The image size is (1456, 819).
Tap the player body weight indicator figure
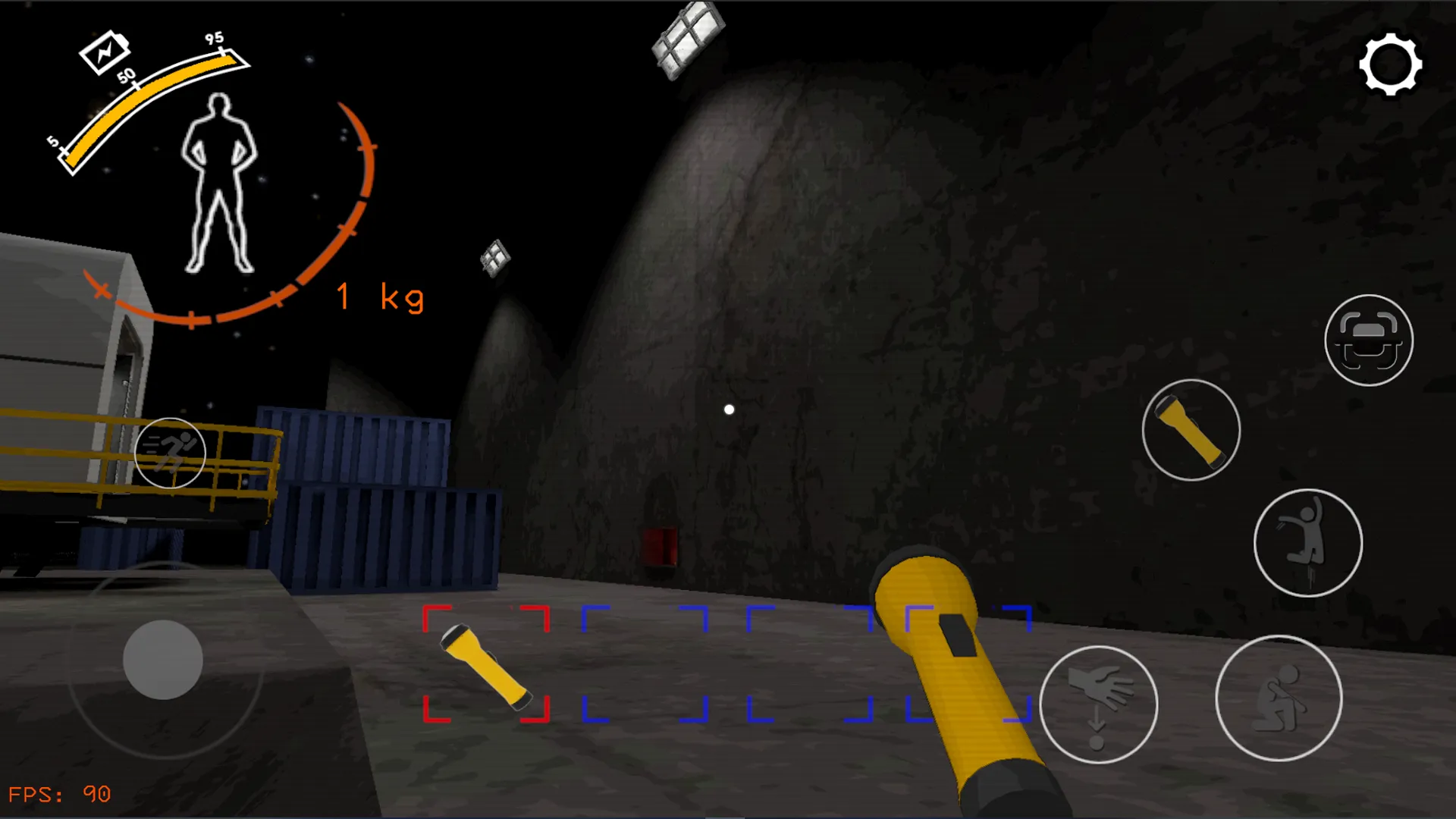click(x=218, y=182)
